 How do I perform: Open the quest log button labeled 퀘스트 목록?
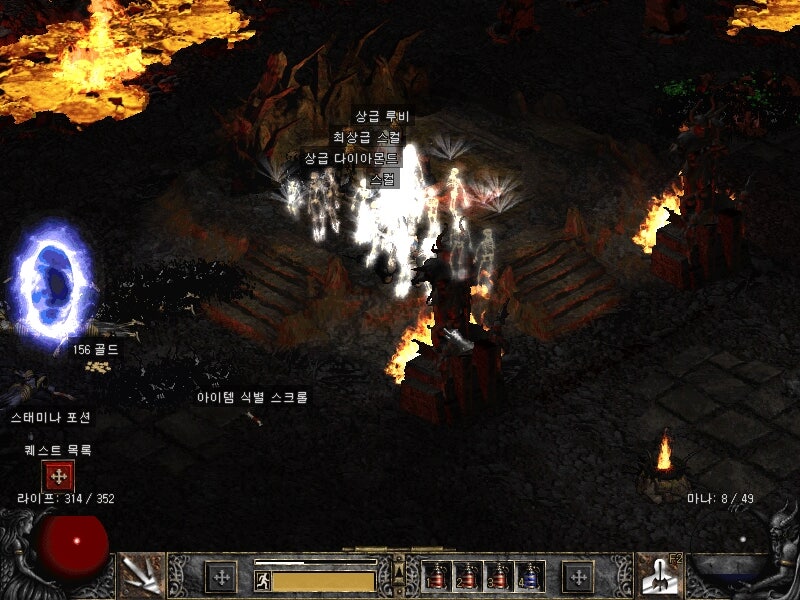[58, 476]
